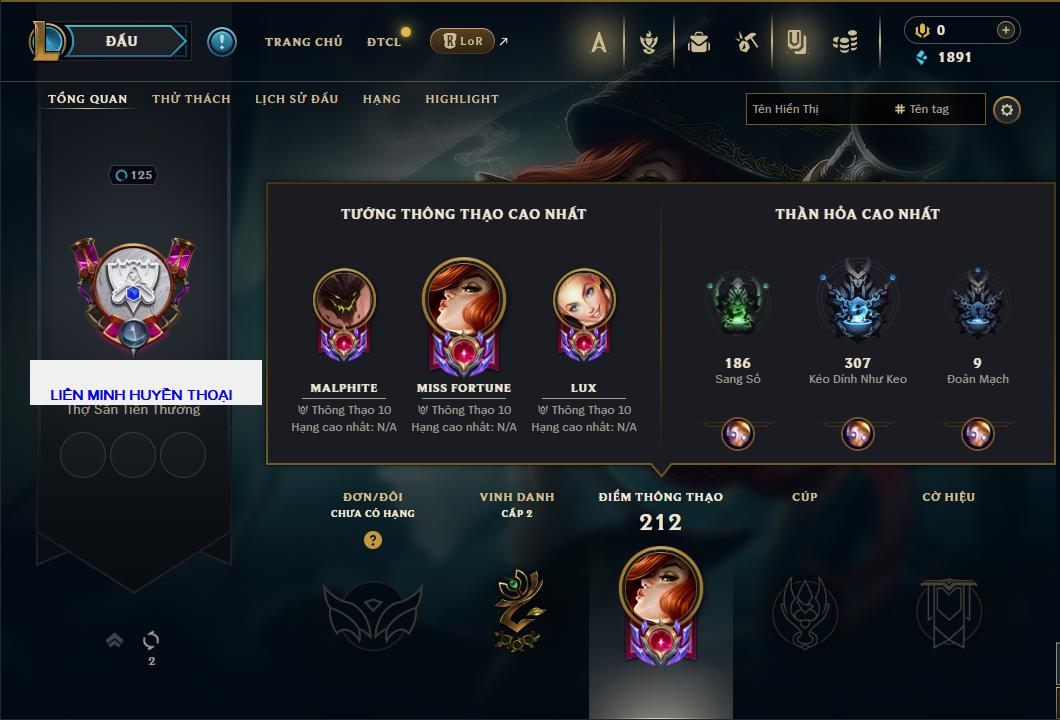1060x720 pixels.
Task: Open the CỜ HIỆU banner emblem
Action: (x=948, y=612)
